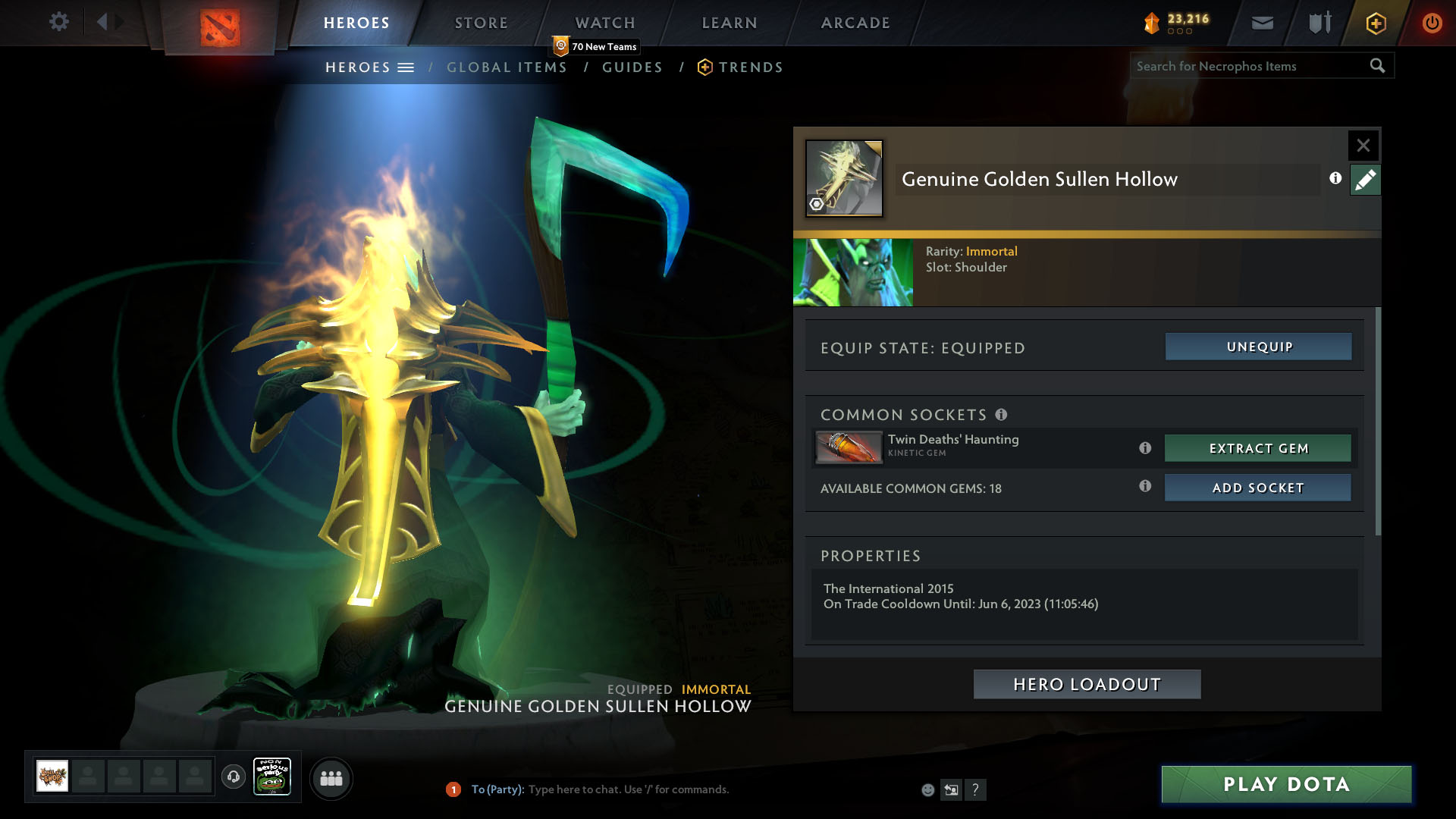Unequip the Golden Sullen Hollow

point(1258,347)
